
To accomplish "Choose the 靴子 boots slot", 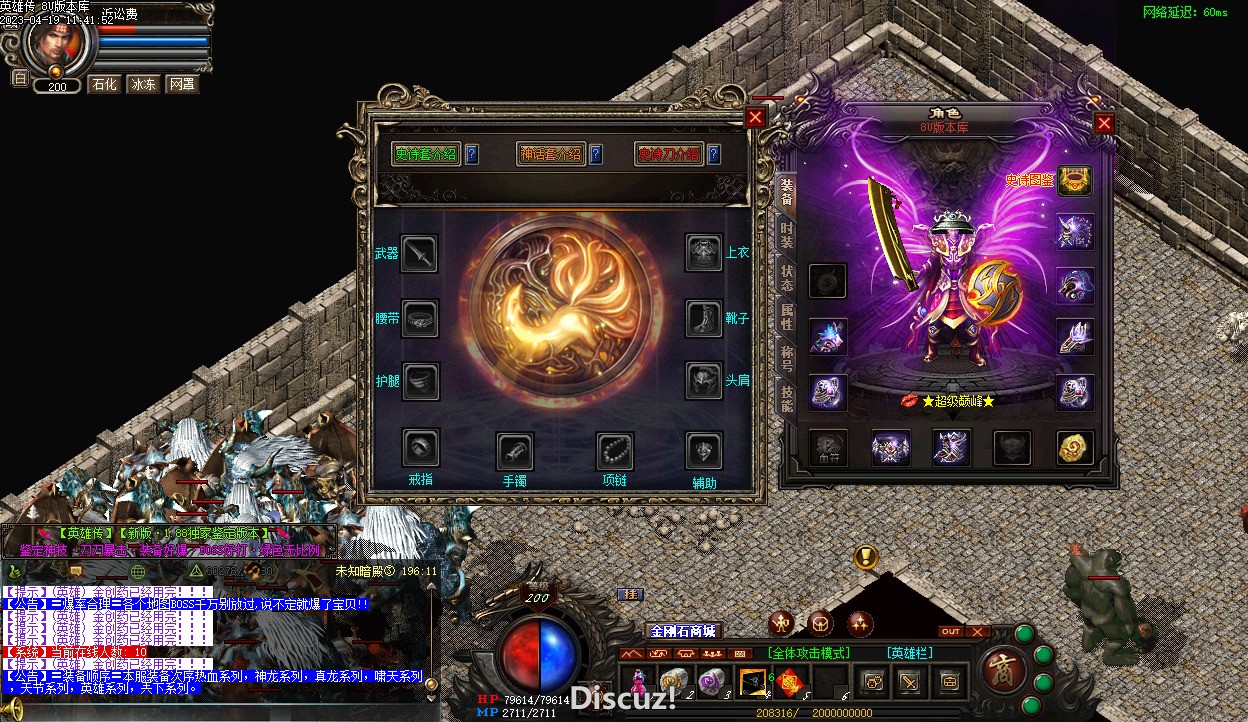I will tap(704, 318).
